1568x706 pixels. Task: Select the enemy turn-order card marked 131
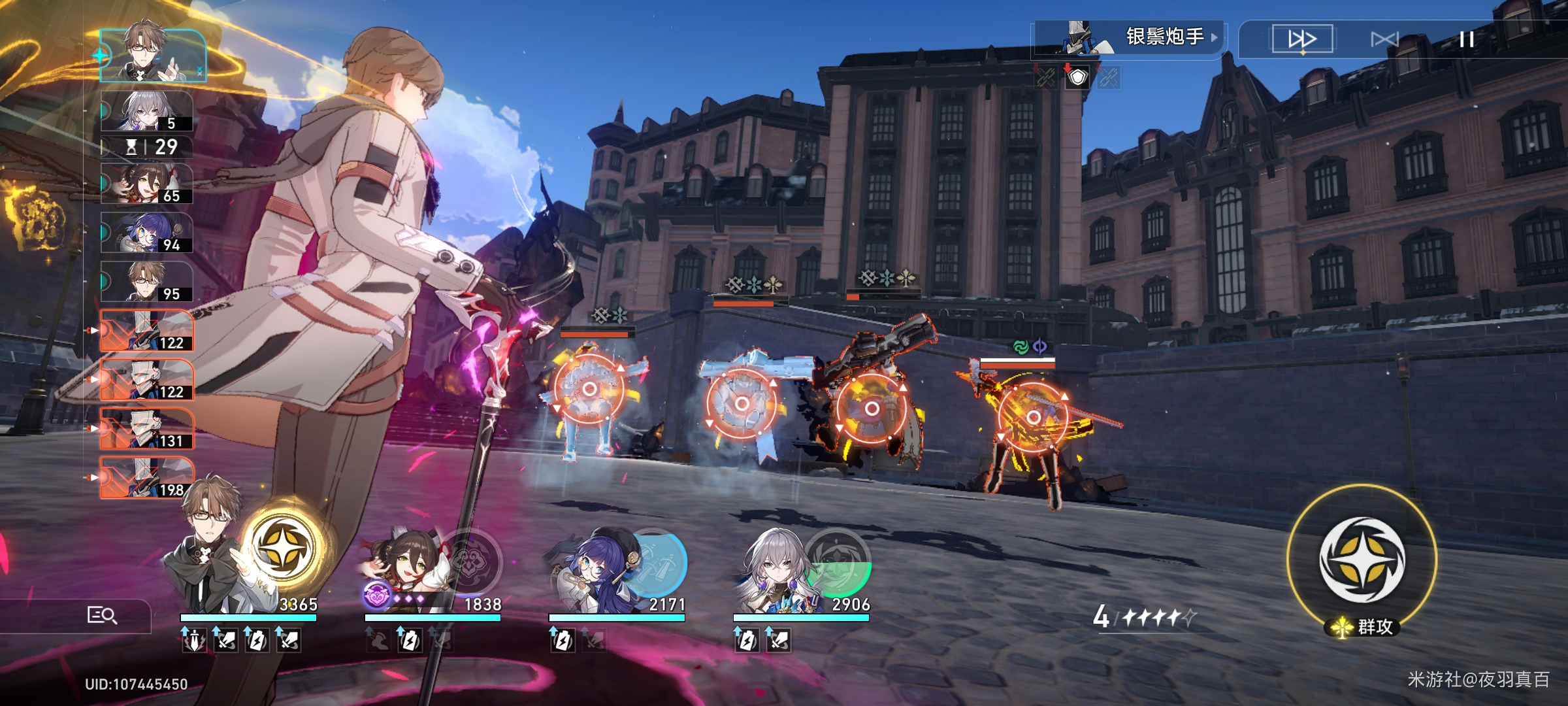(x=147, y=429)
